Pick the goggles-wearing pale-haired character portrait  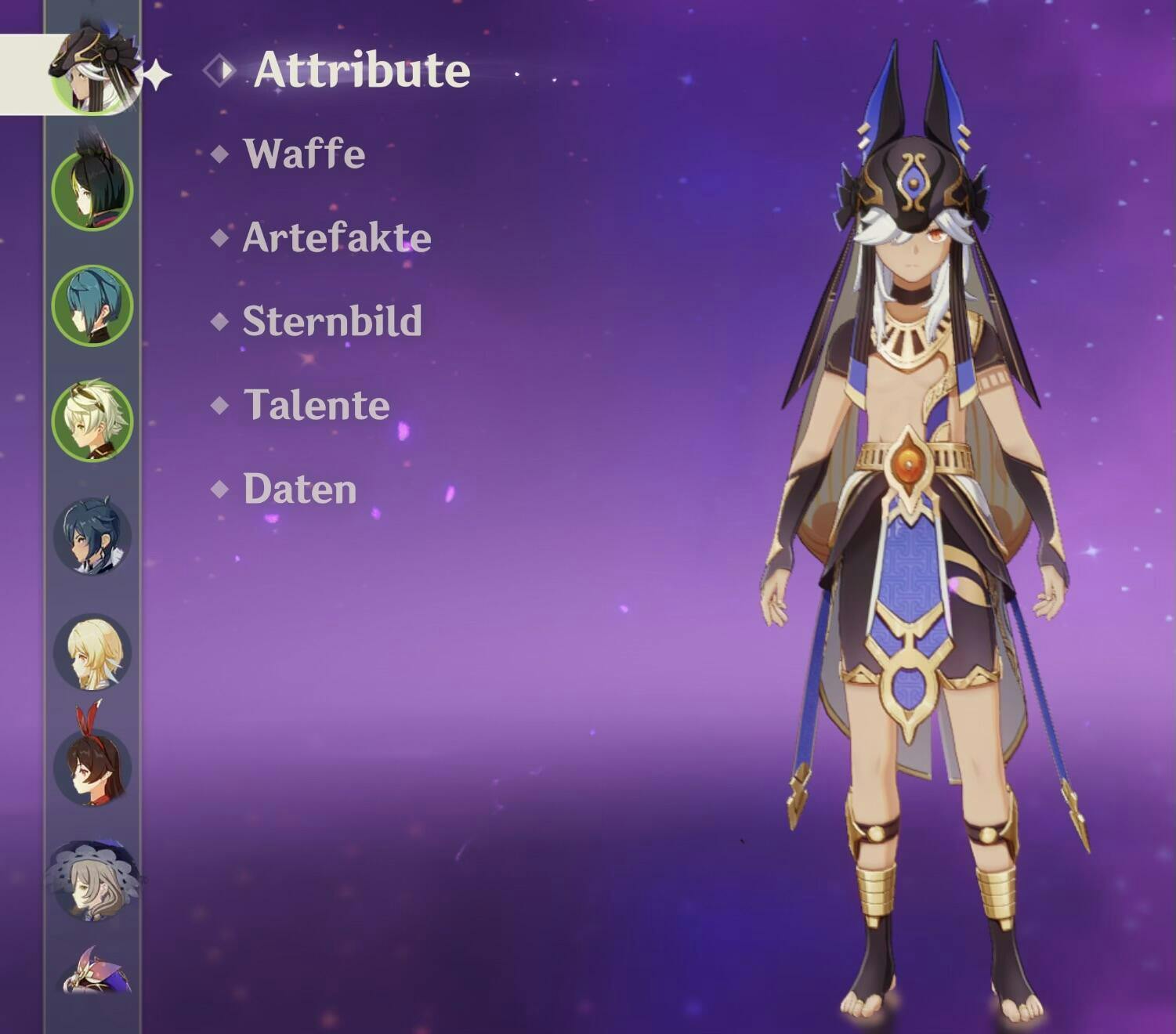[92, 421]
